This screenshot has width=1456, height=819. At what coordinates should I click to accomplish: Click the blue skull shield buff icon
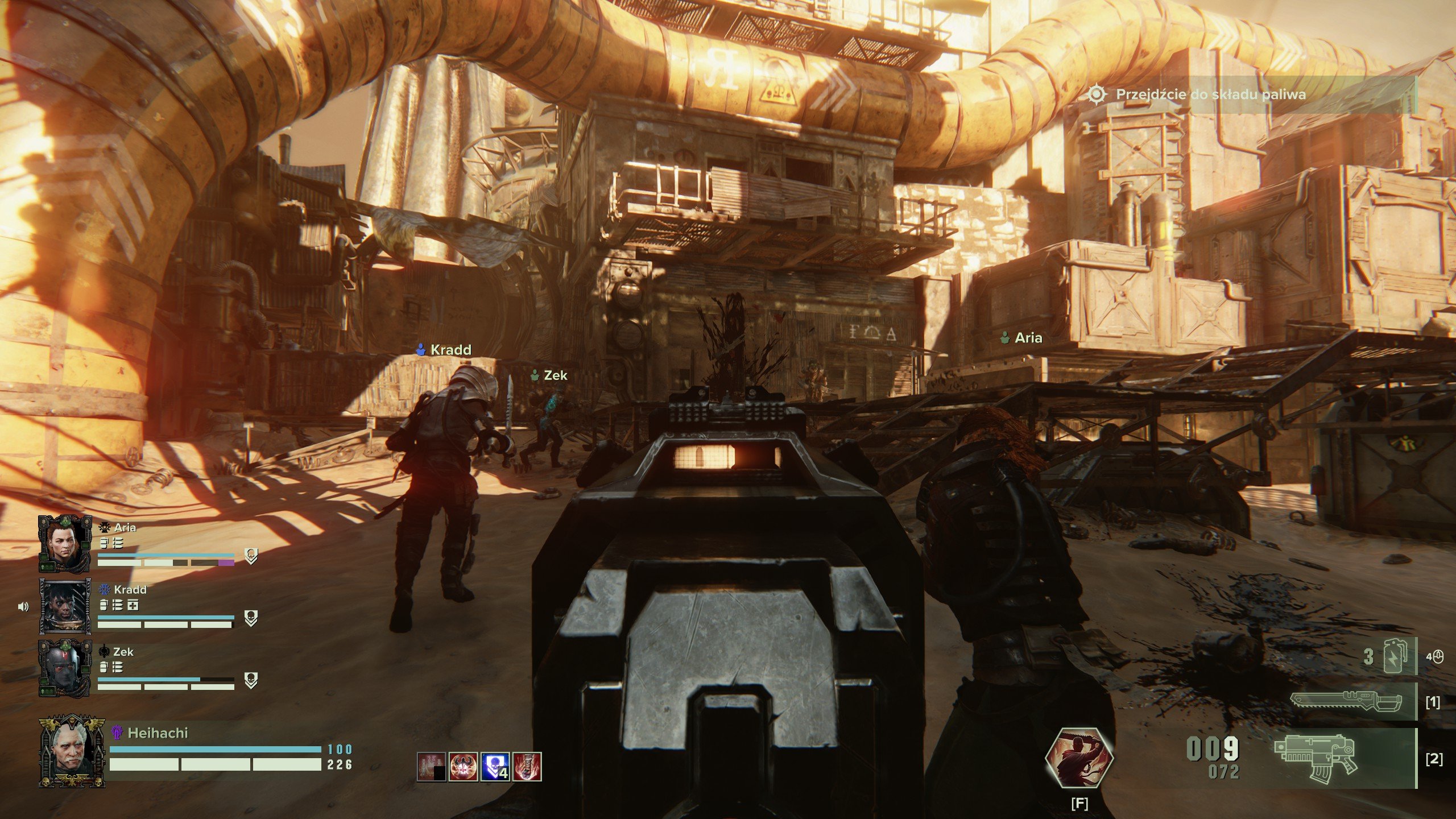[x=495, y=766]
